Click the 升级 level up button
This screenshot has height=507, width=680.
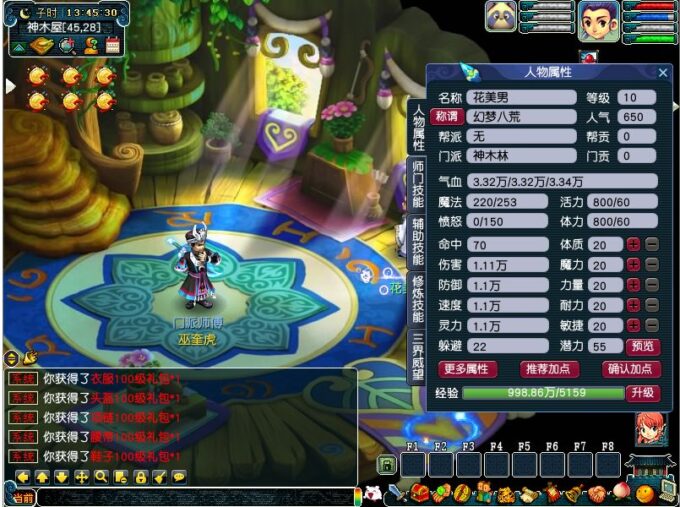[641, 393]
